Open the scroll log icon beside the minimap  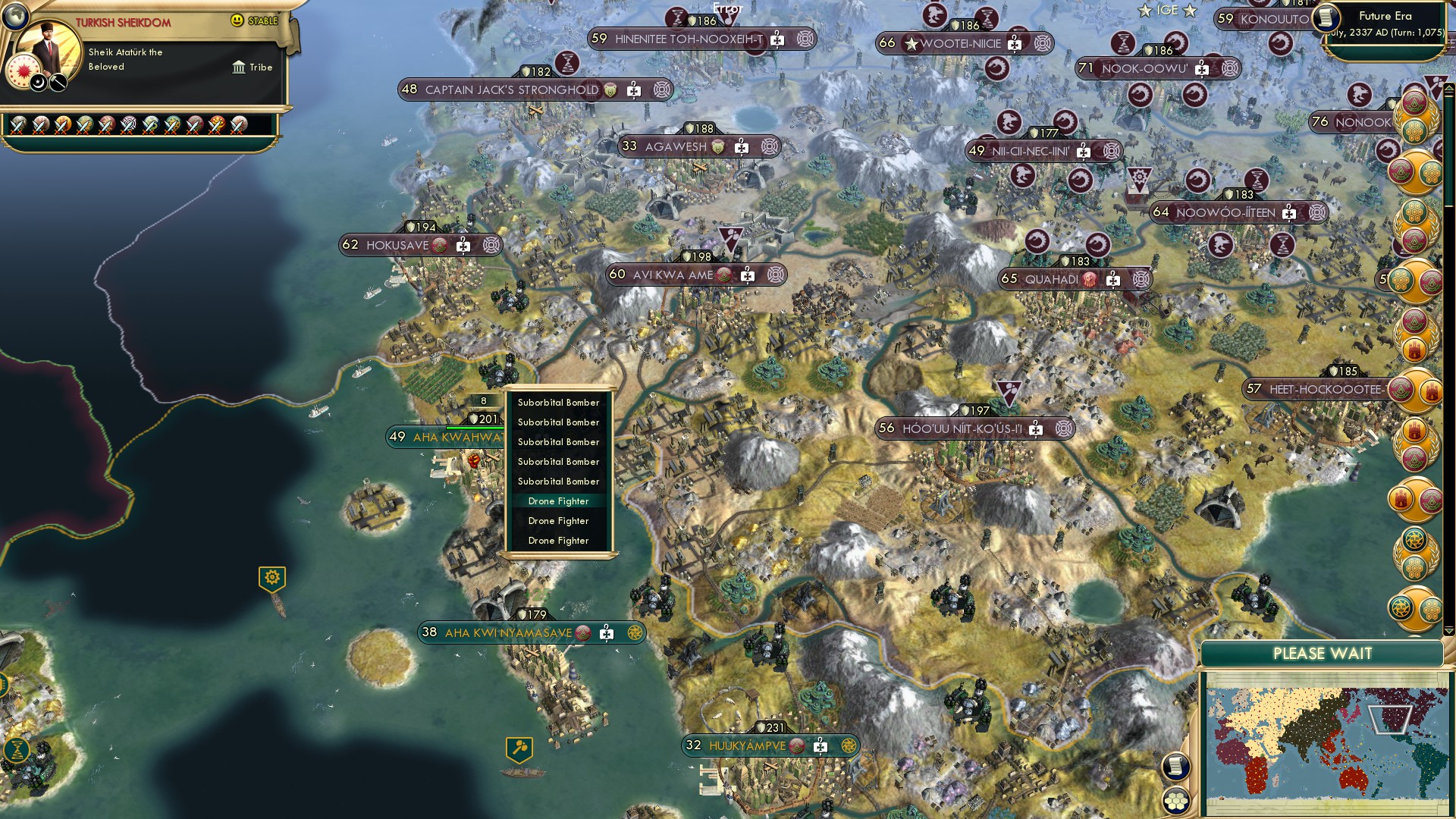(x=1175, y=764)
